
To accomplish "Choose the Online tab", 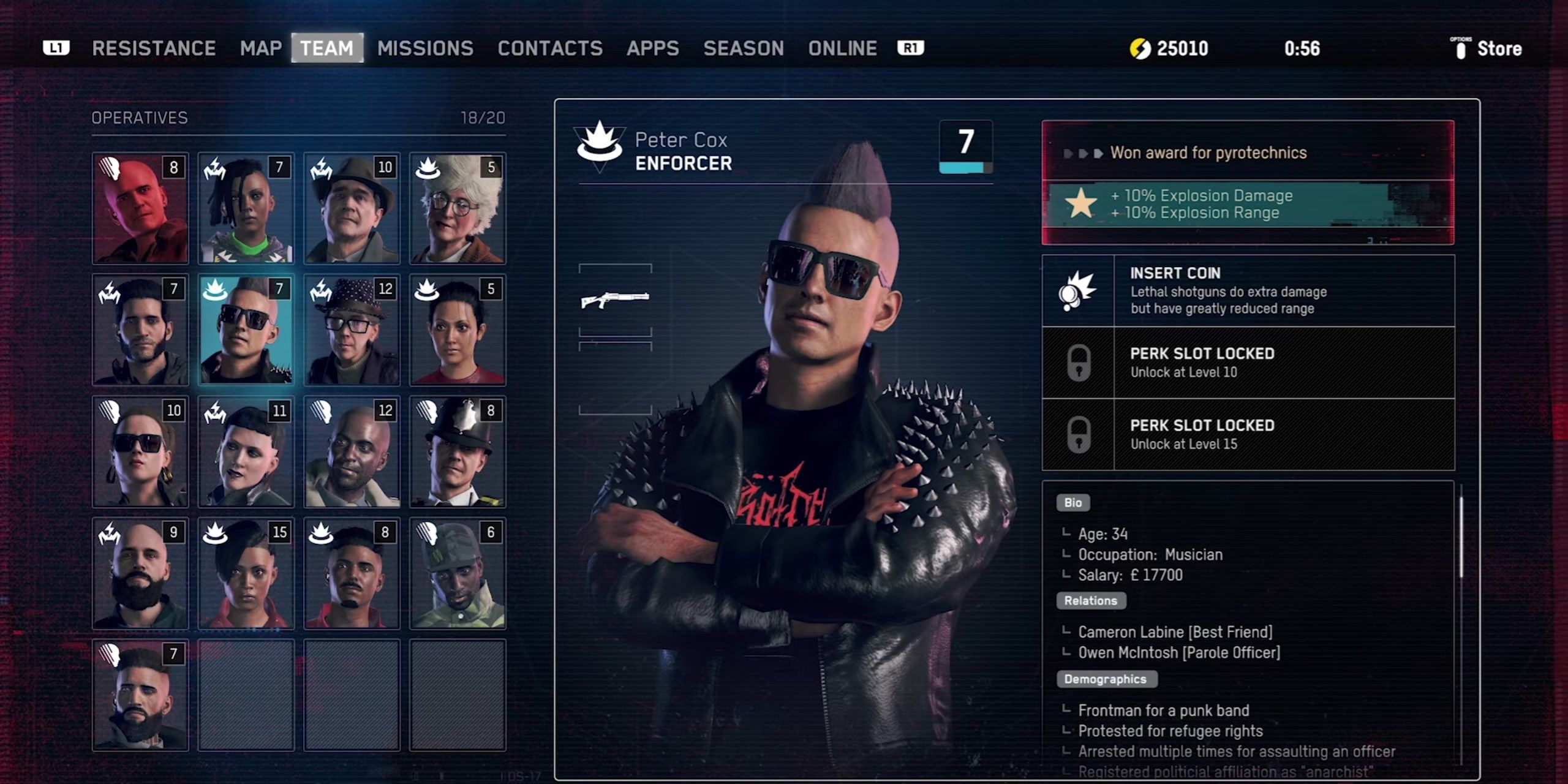I will pyautogui.click(x=842, y=48).
